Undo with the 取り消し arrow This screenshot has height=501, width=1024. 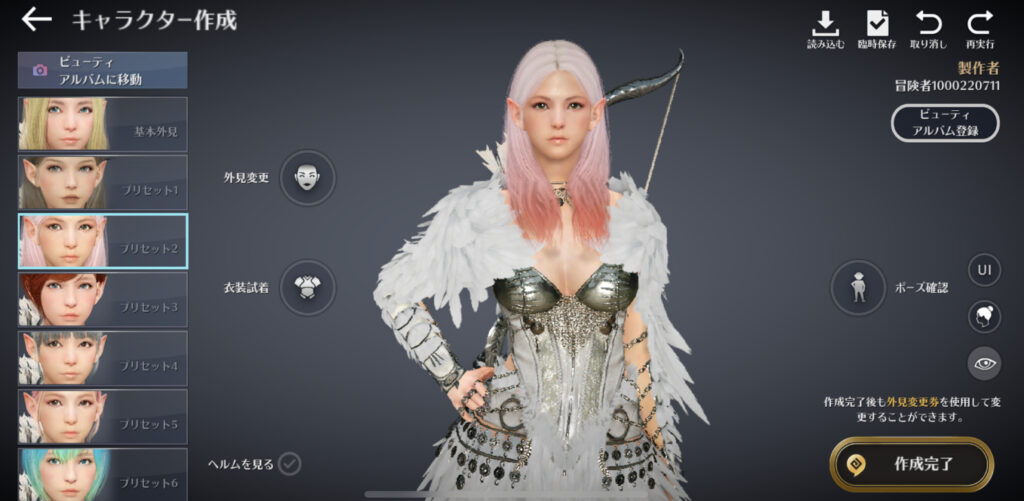[x=928, y=29]
